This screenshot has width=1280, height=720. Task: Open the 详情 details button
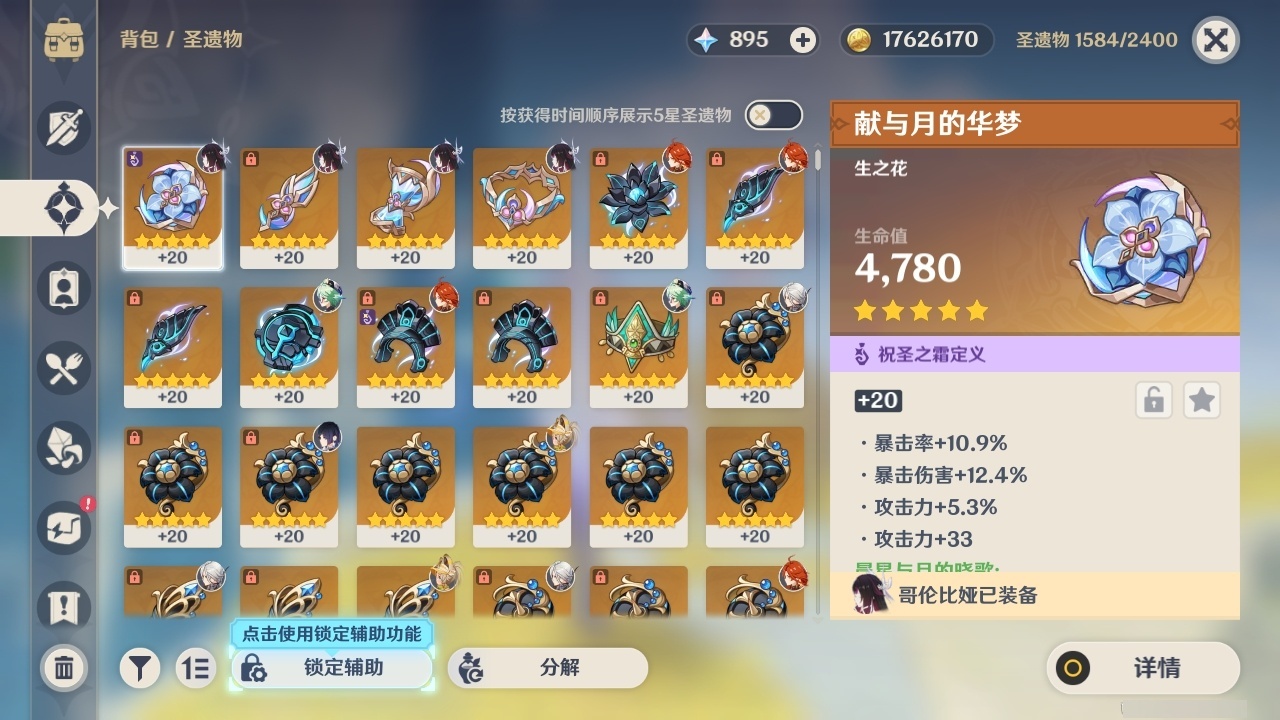pyautogui.click(x=1143, y=668)
